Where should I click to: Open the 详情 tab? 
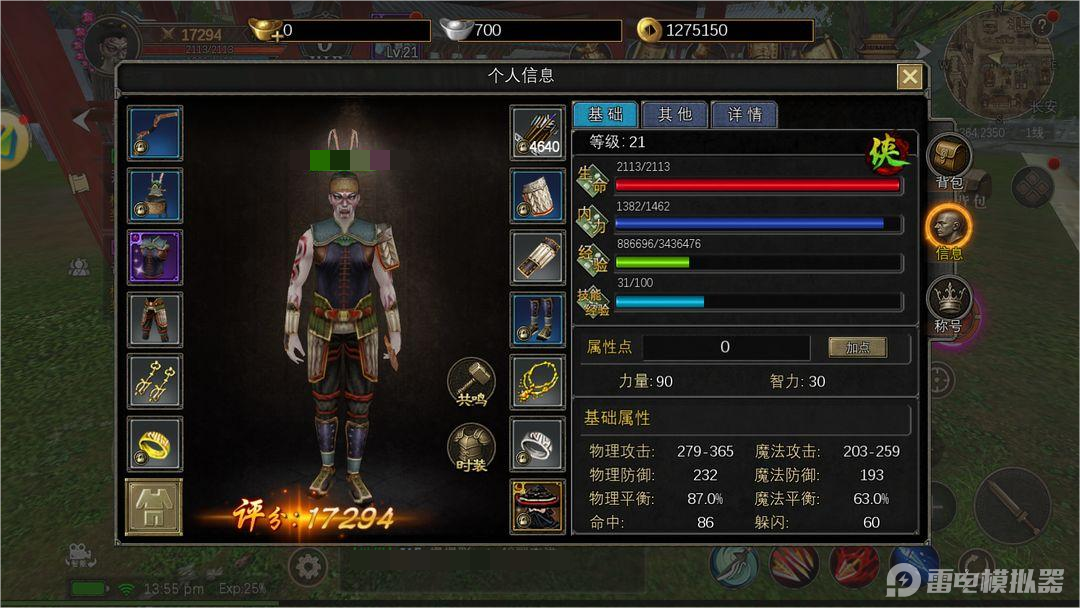744,114
